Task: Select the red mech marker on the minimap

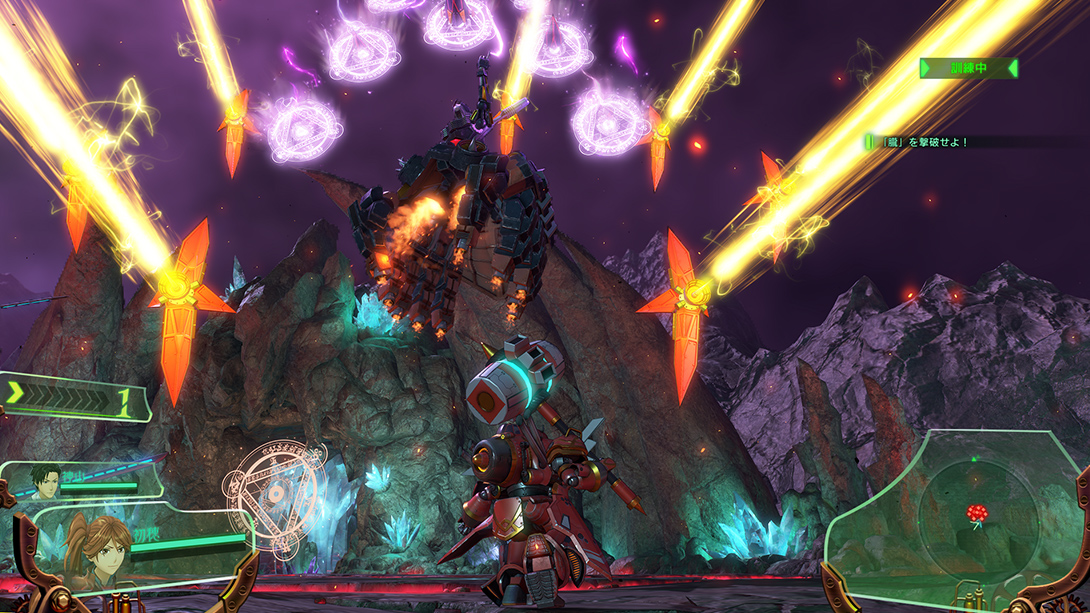Action: pyautogui.click(x=976, y=513)
